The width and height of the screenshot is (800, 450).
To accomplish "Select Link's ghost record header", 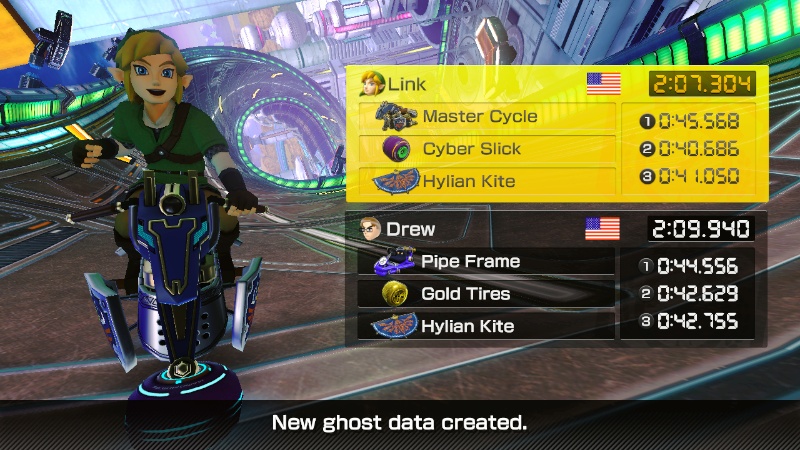I will click(490, 84).
